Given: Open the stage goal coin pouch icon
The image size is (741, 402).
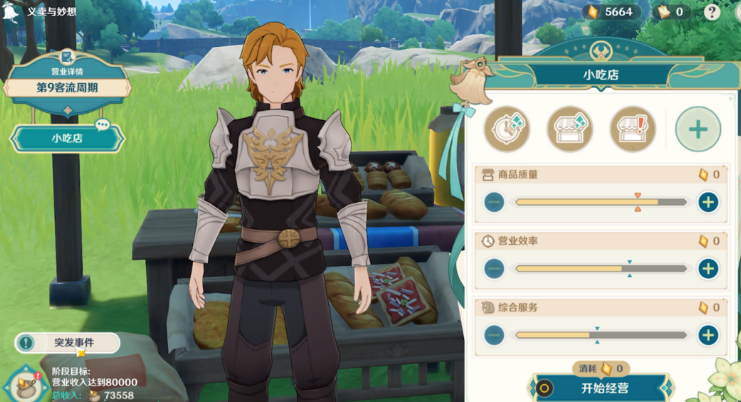Looking at the screenshot, I should click(x=21, y=385).
